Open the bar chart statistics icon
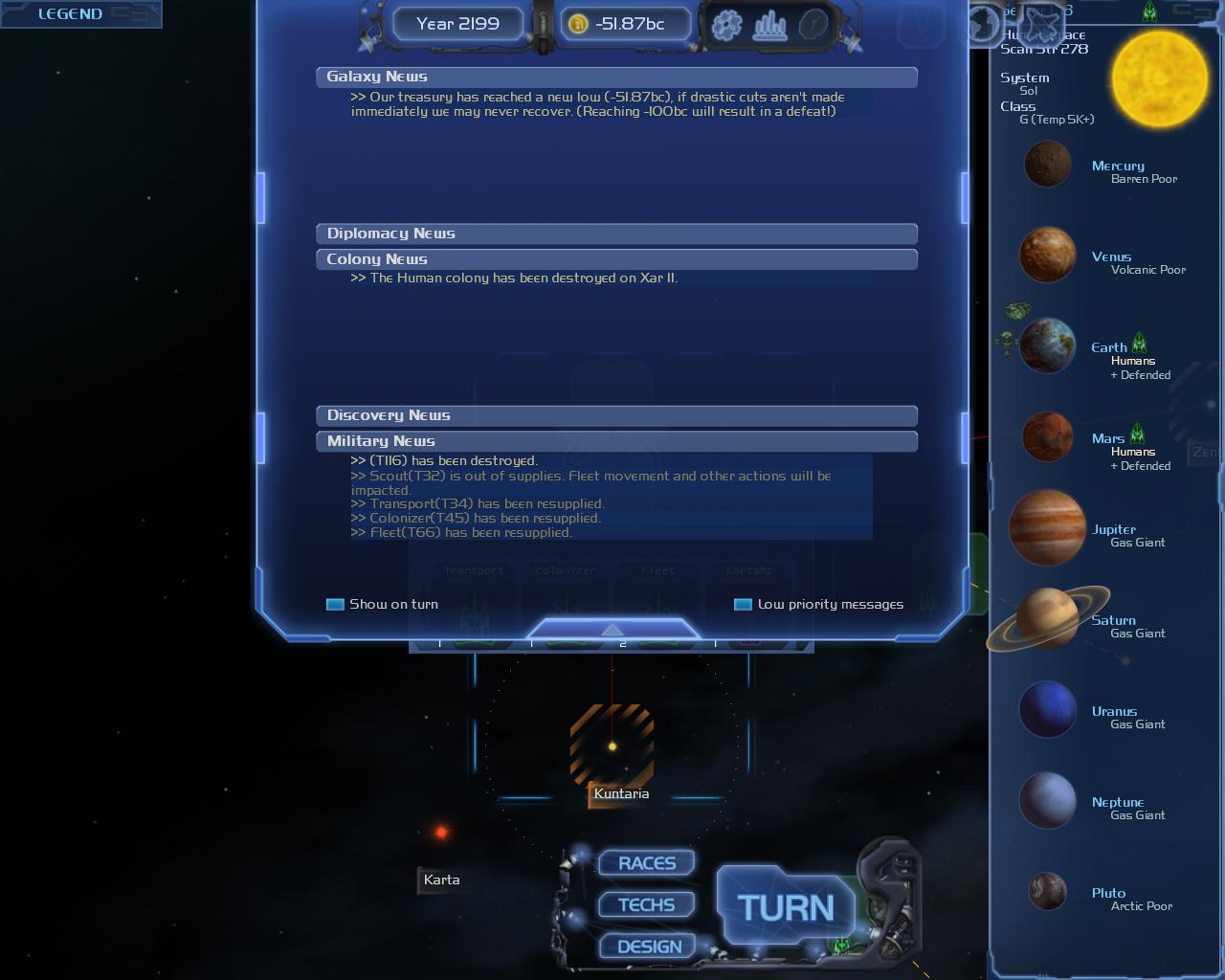 point(769,24)
